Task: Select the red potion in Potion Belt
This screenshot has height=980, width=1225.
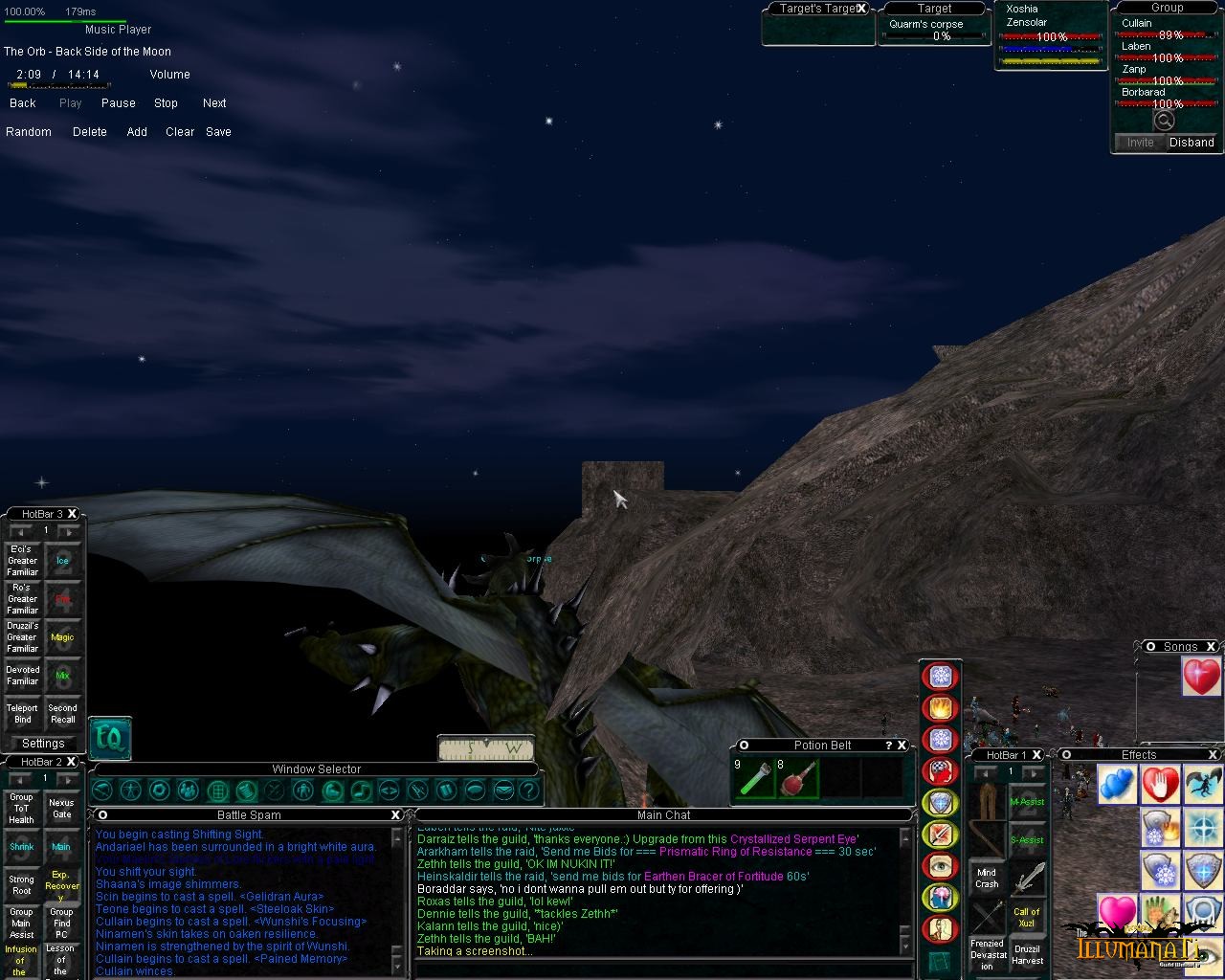Action: pyautogui.click(x=797, y=779)
